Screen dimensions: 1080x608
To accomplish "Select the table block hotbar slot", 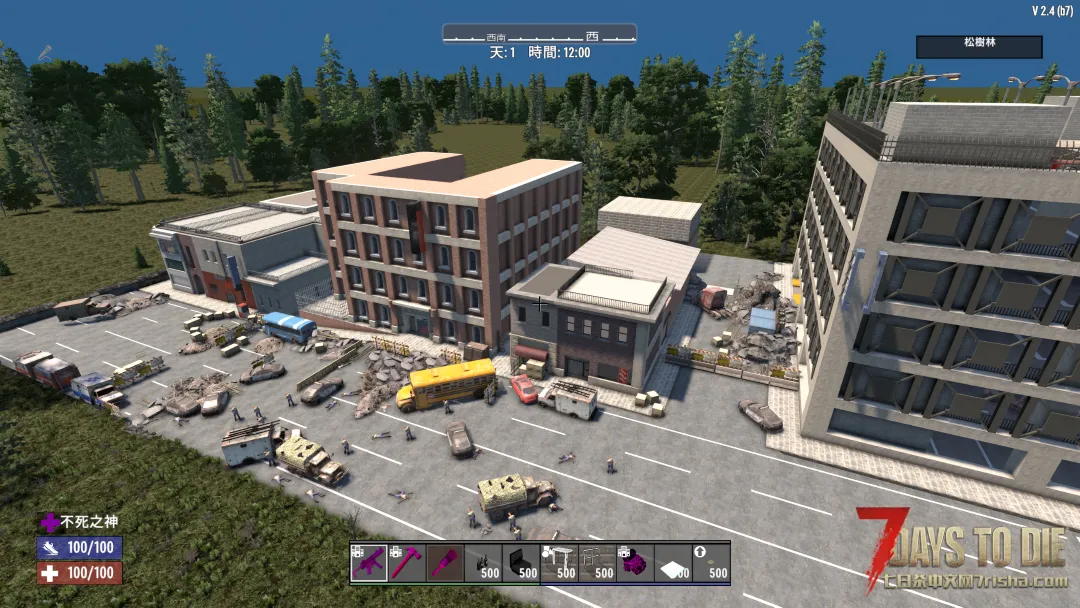I will tap(559, 563).
